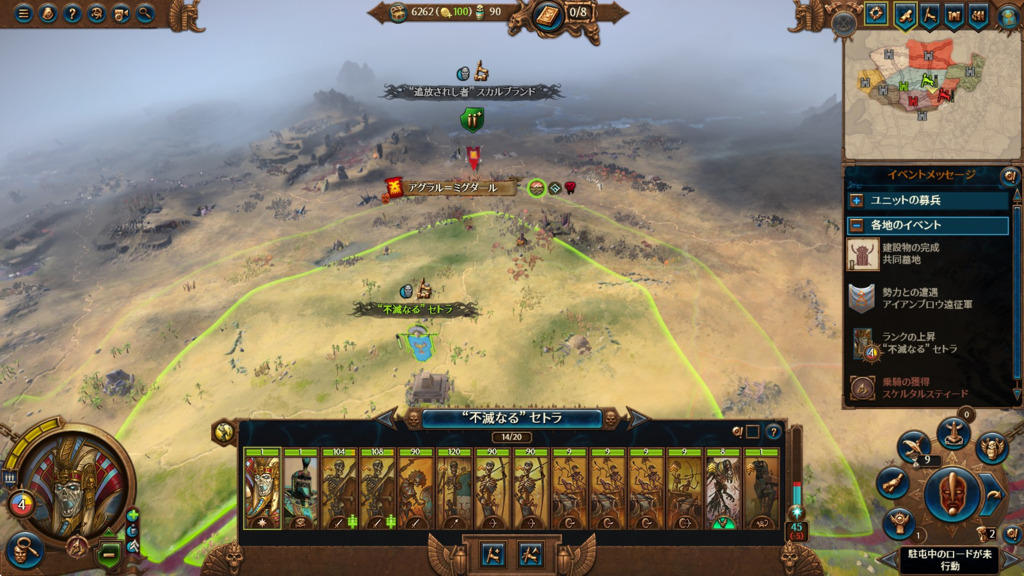Open the scarab beetle round button
This screenshot has width=1024, height=576.
pos(991,448)
